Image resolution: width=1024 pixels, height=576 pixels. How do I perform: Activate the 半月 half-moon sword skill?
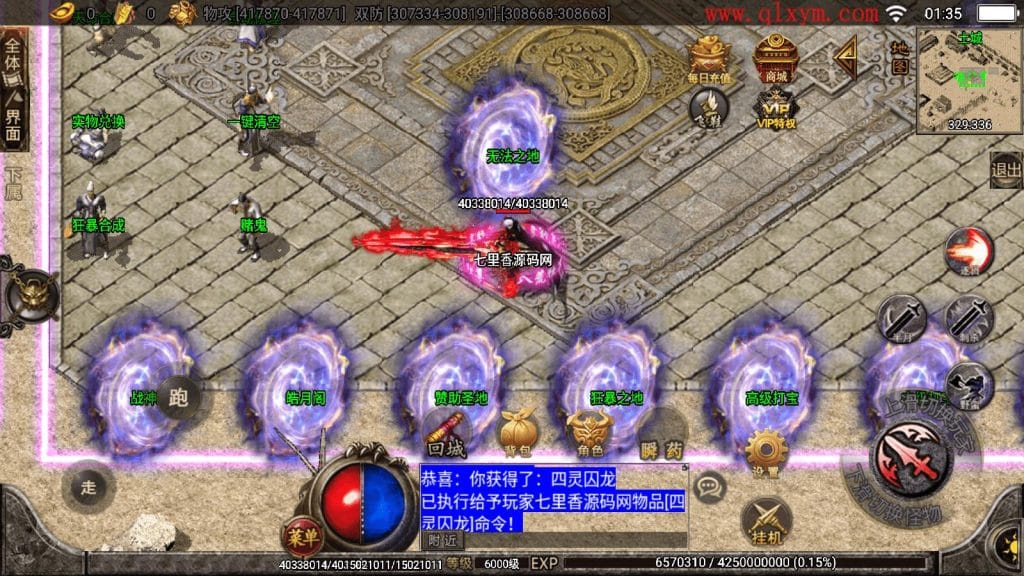901,318
